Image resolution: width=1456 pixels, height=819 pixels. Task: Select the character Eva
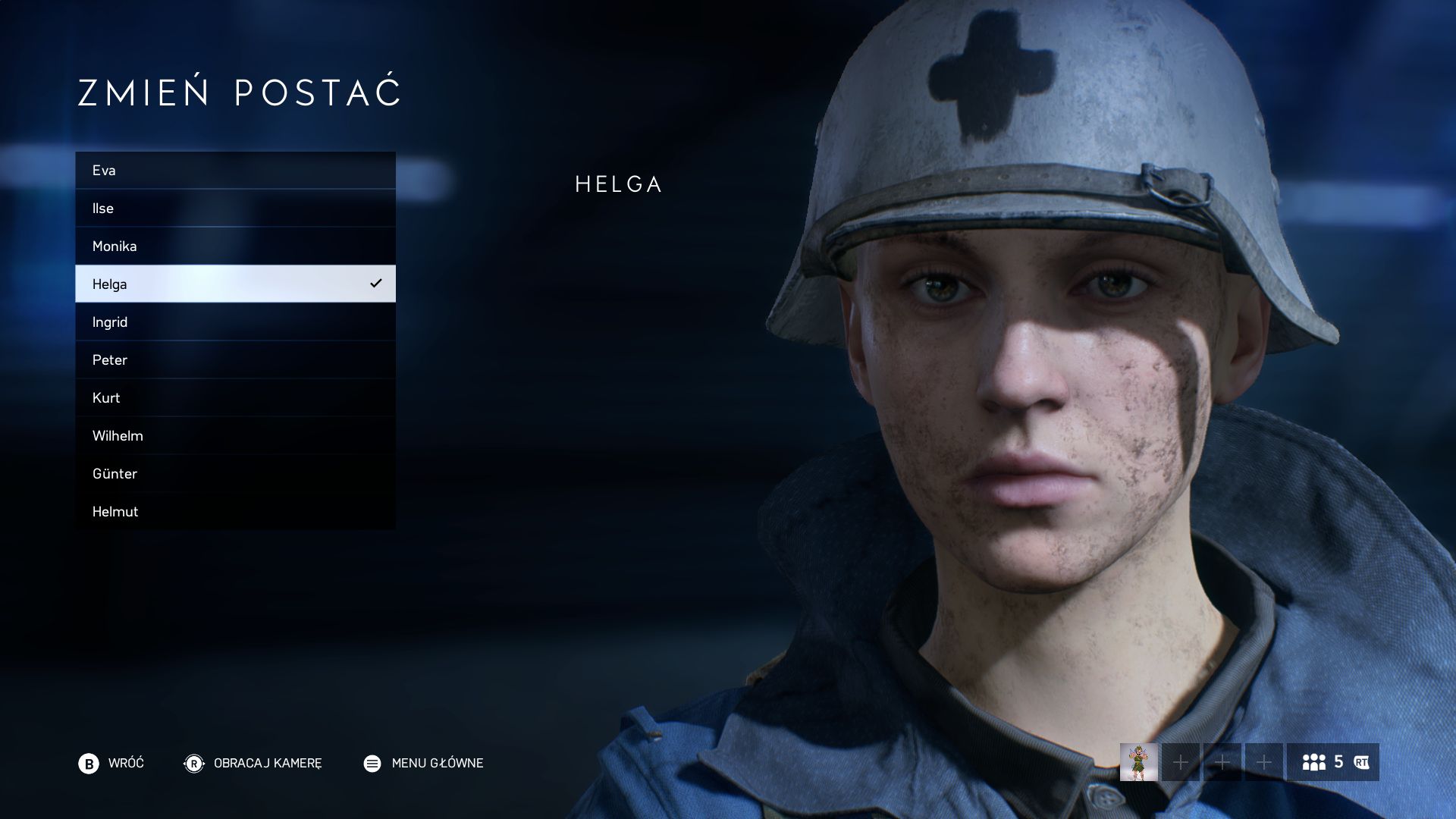[235, 171]
